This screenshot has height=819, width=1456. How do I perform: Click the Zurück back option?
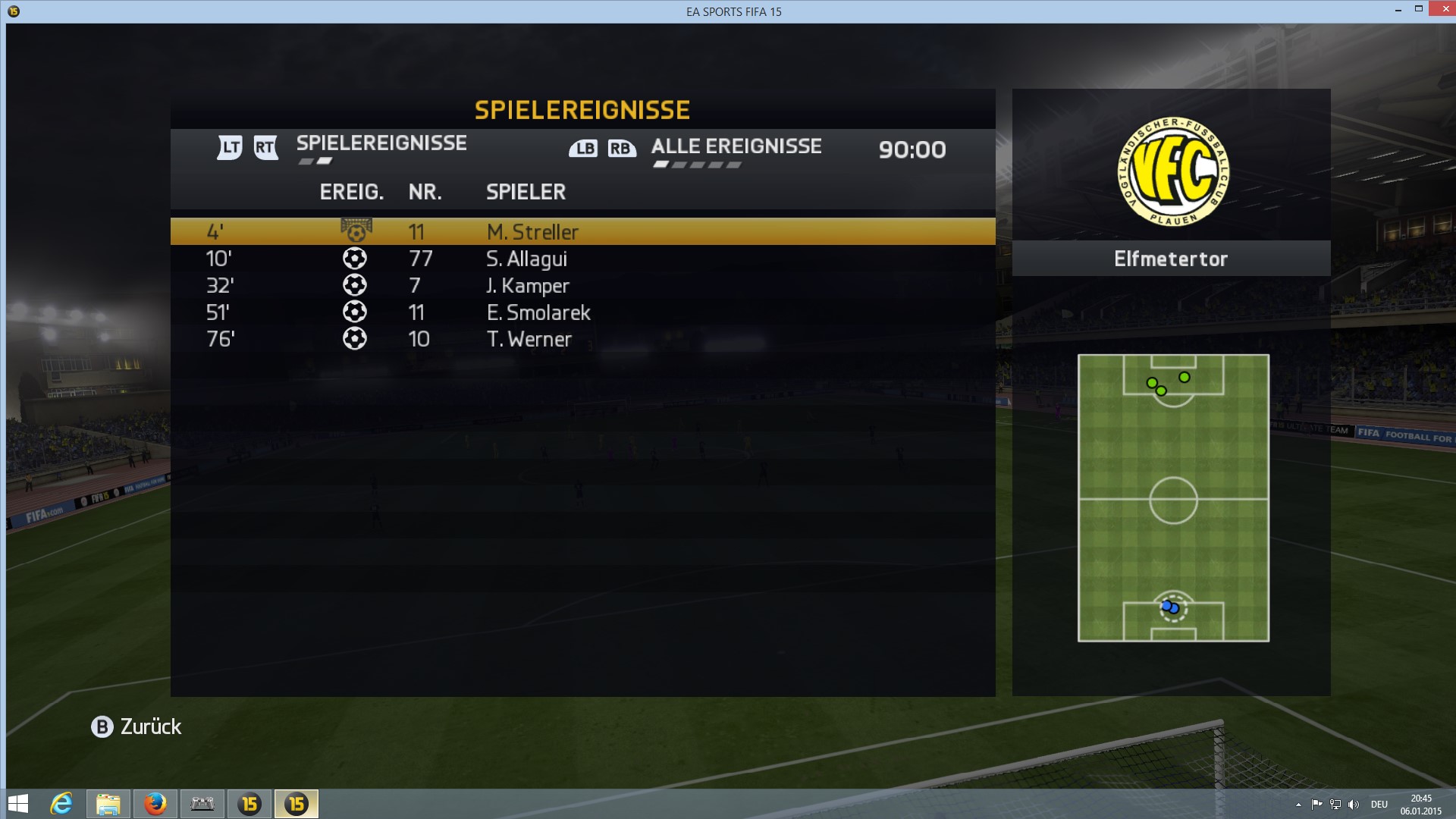[x=136, y=726]
